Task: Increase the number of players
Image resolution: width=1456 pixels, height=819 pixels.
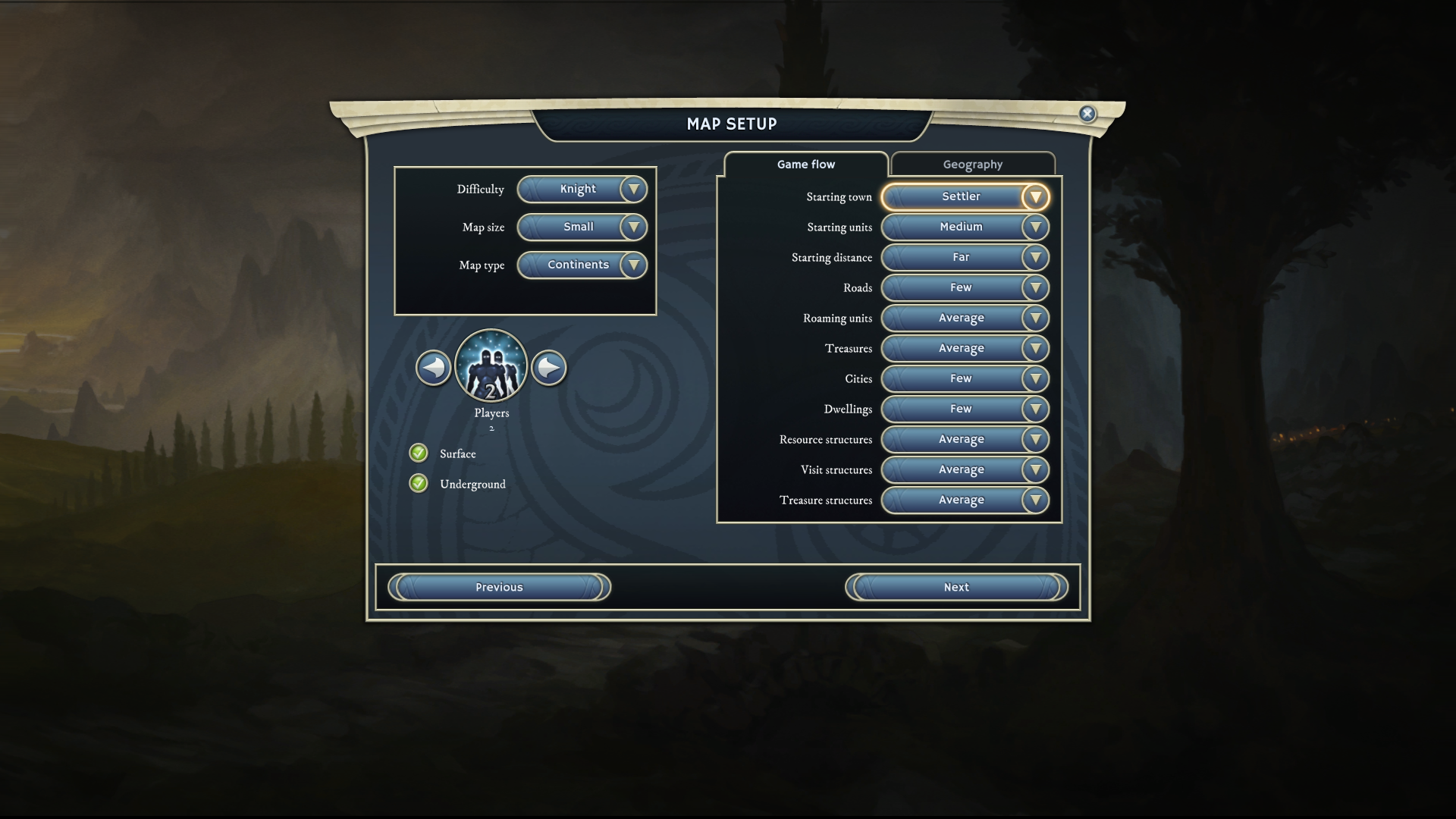Action: (548, 368)
